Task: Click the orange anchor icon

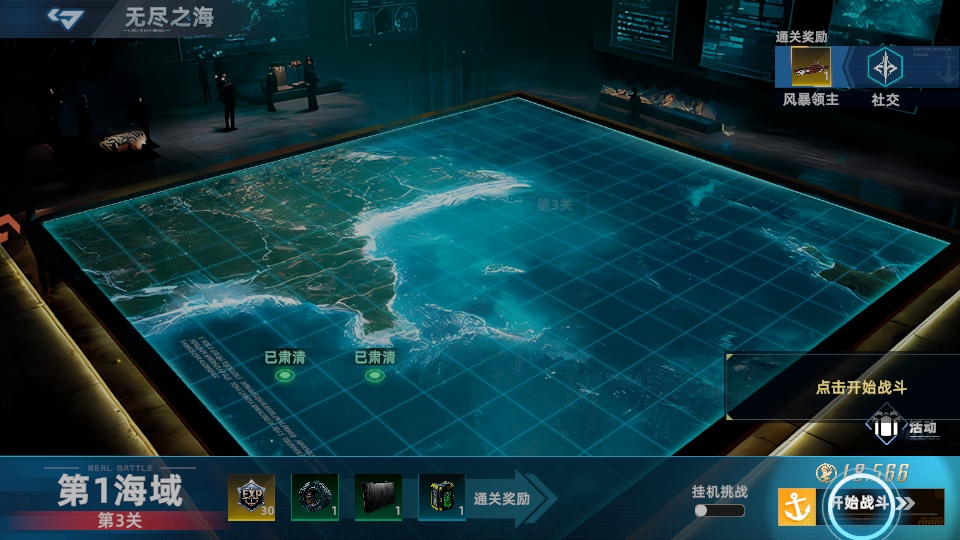Action: pos(797,507)
